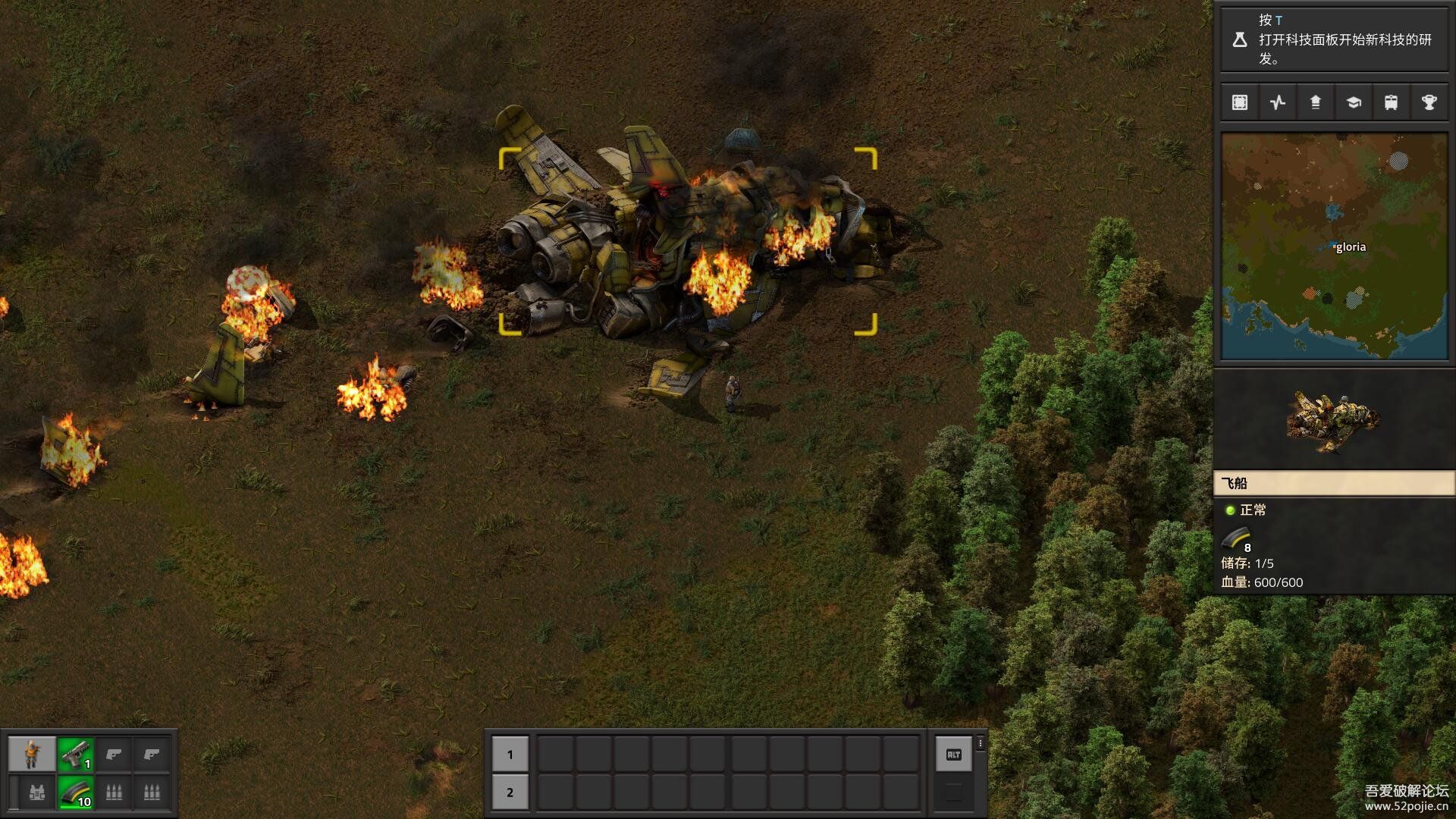Select the firearm magazine ammo slot
This screenshot has width=1456, height=819.
click(75, 792)
